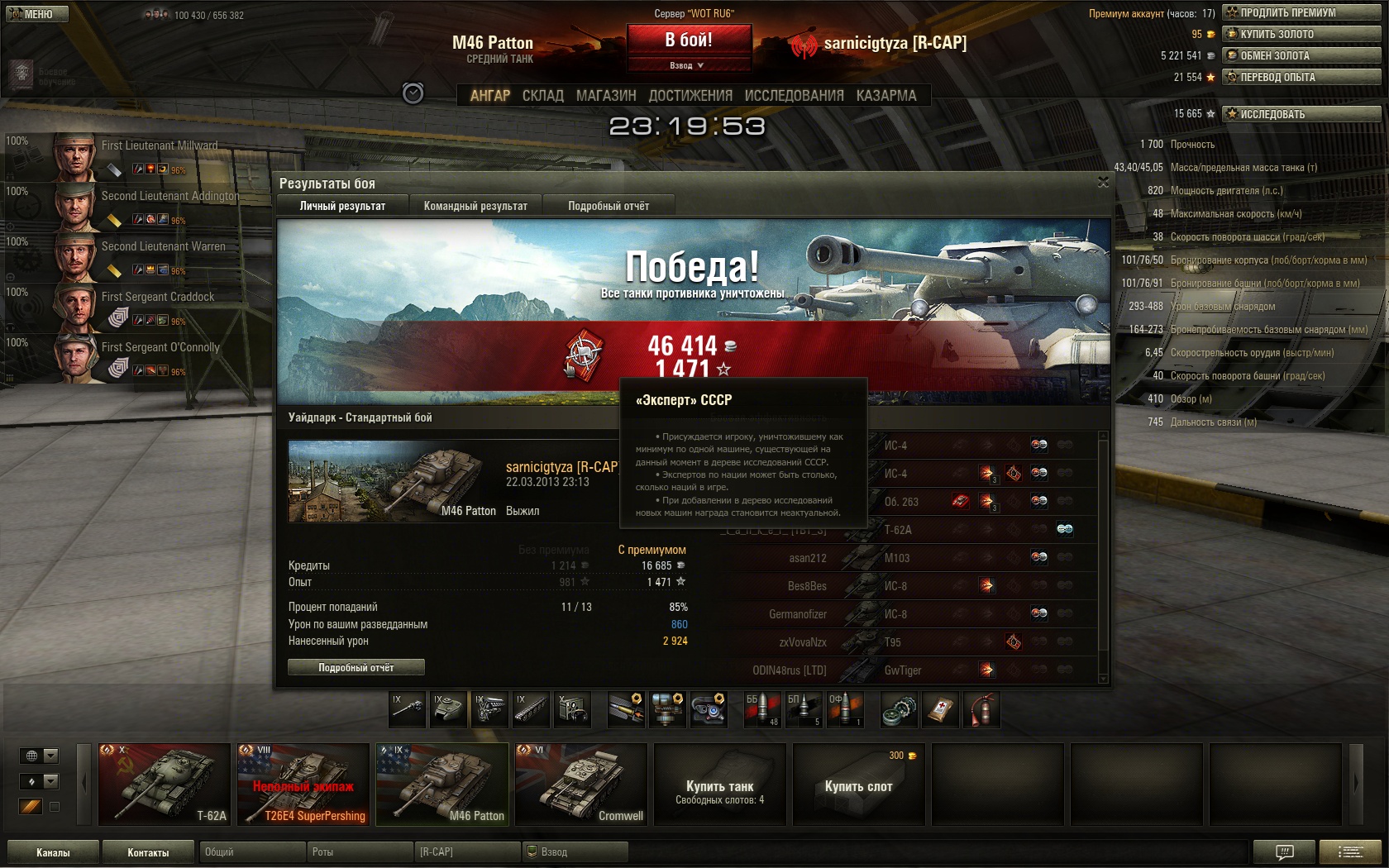Click the КУПИТЬ ЗОЛОТО button

1301,34
